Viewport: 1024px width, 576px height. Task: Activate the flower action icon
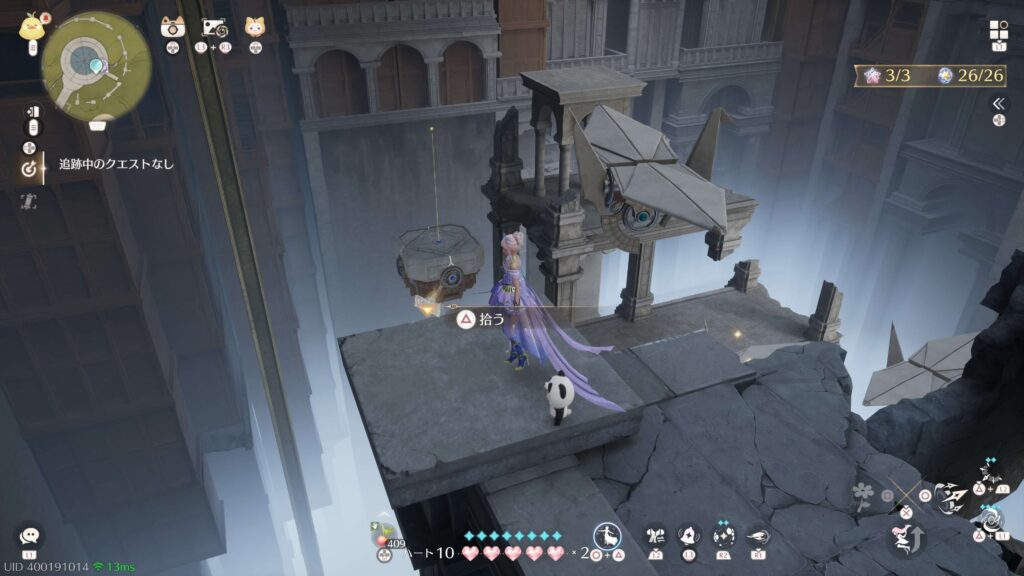point(863,492)
